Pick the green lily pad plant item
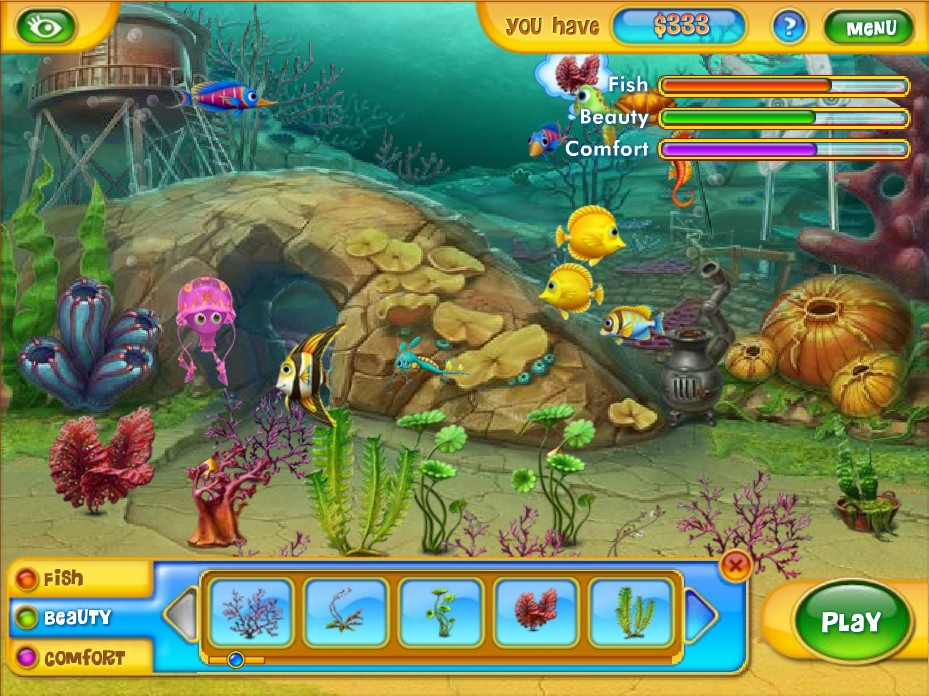The width and height of the screenshot is (929, 696). pyautogui.click(x=441, y=612)
